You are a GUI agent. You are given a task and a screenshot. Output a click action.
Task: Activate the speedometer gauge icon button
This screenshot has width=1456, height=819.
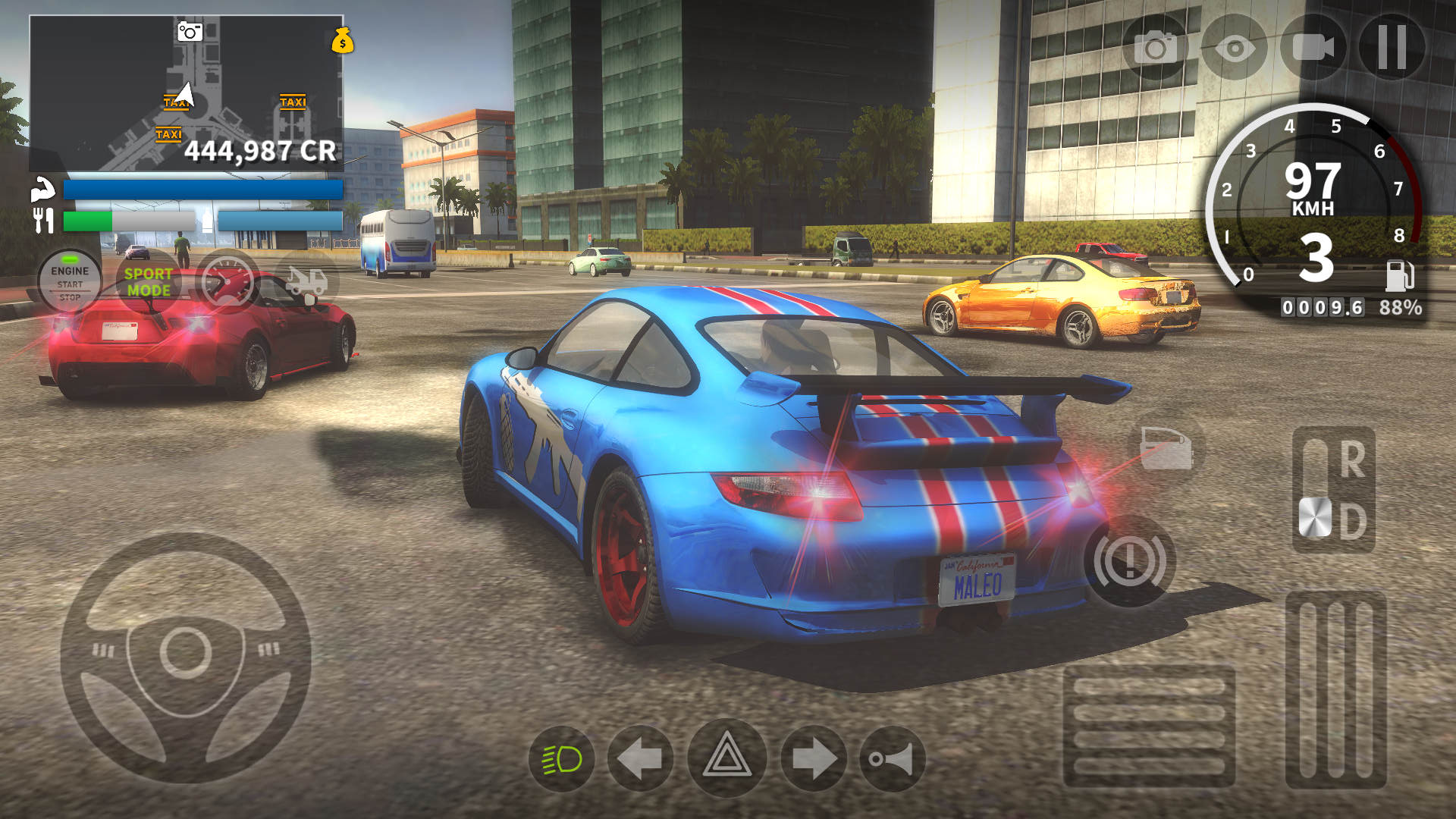[x=227, y=281]
